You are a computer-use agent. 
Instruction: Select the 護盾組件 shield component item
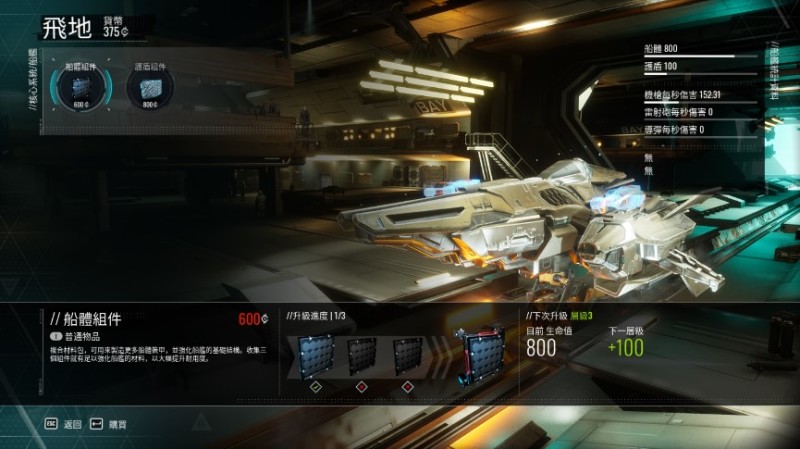click(x=149, y=87)
